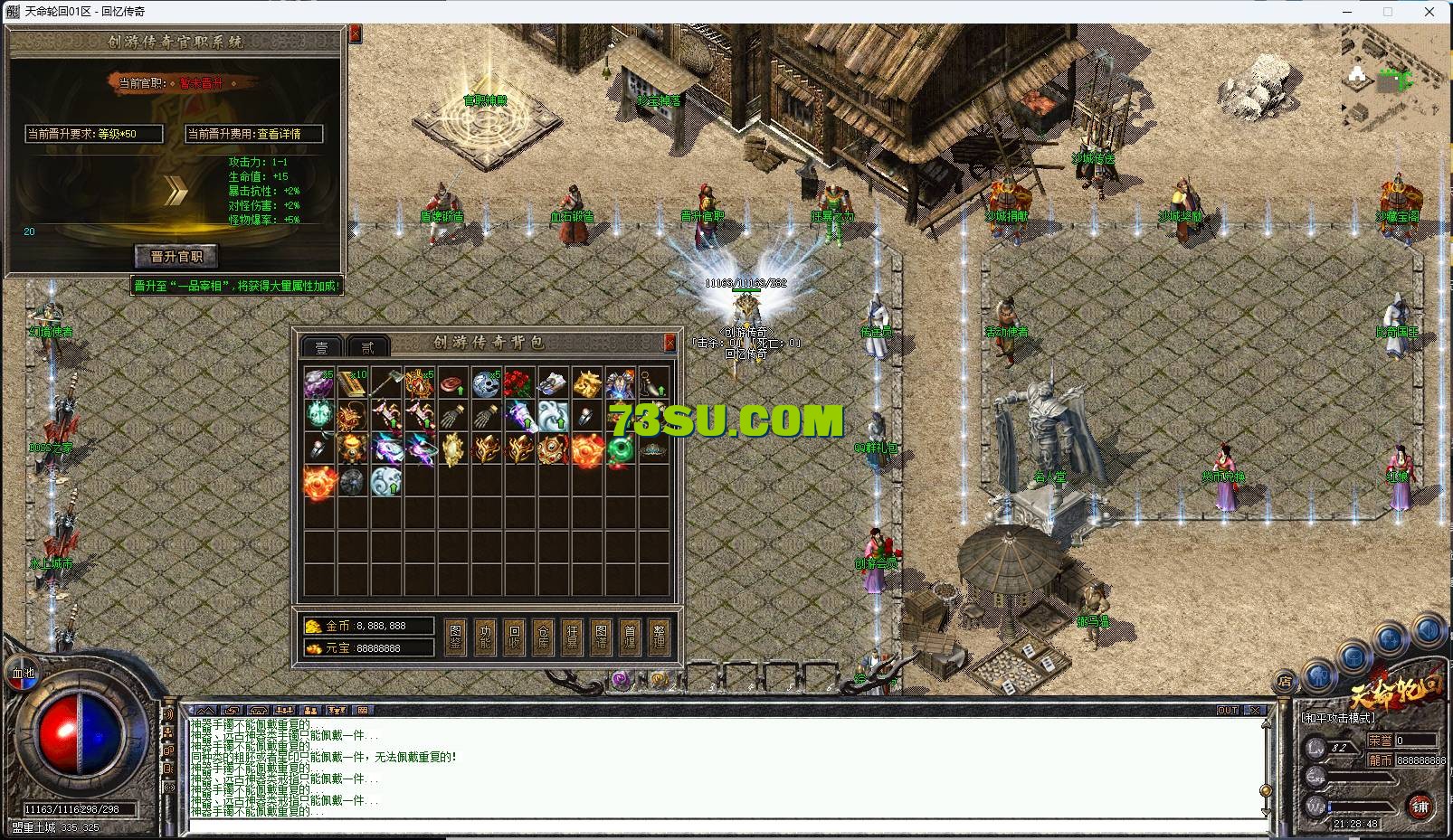Viewport: 1453px width, 840px height.
Task: Toggle 狂暴 mode in backpack toolbar
Action: 573,633
